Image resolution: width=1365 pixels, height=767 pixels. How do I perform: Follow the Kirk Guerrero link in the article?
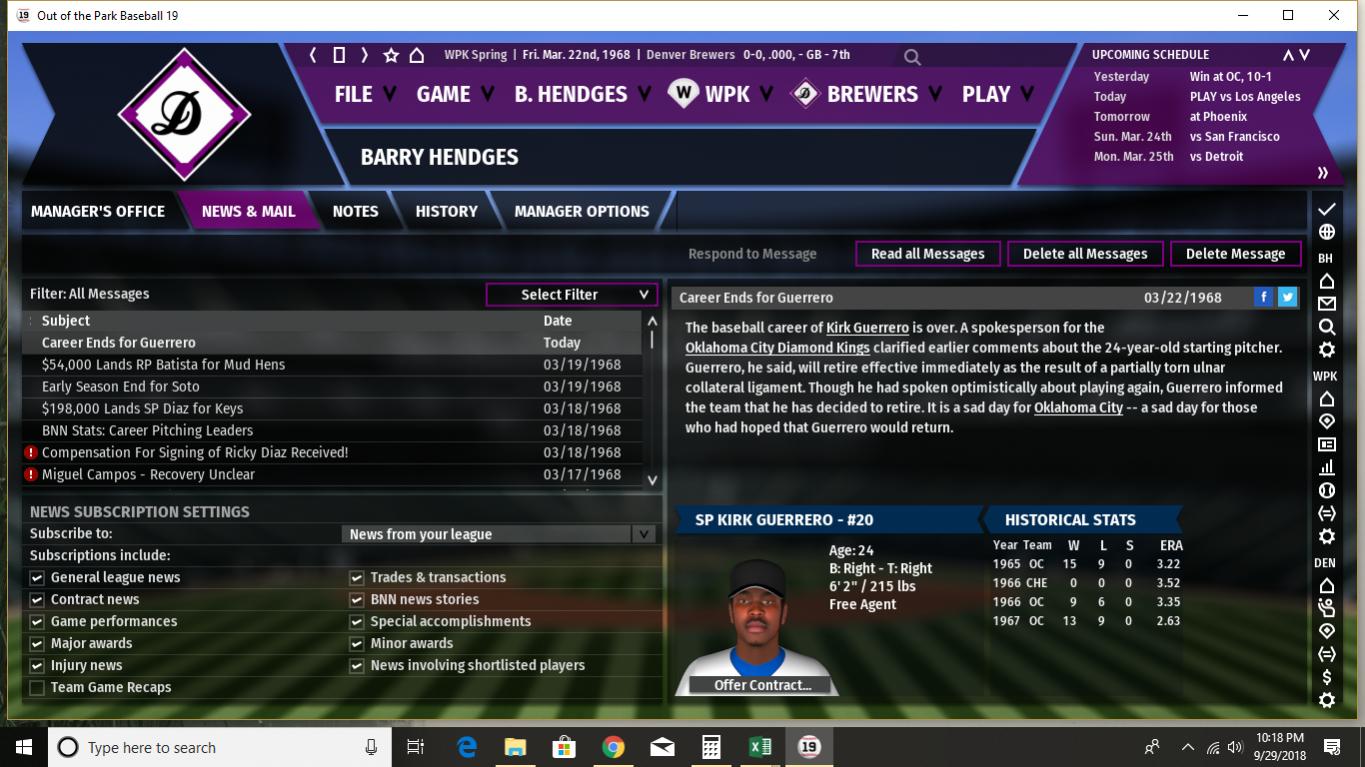tap(867, 327)
